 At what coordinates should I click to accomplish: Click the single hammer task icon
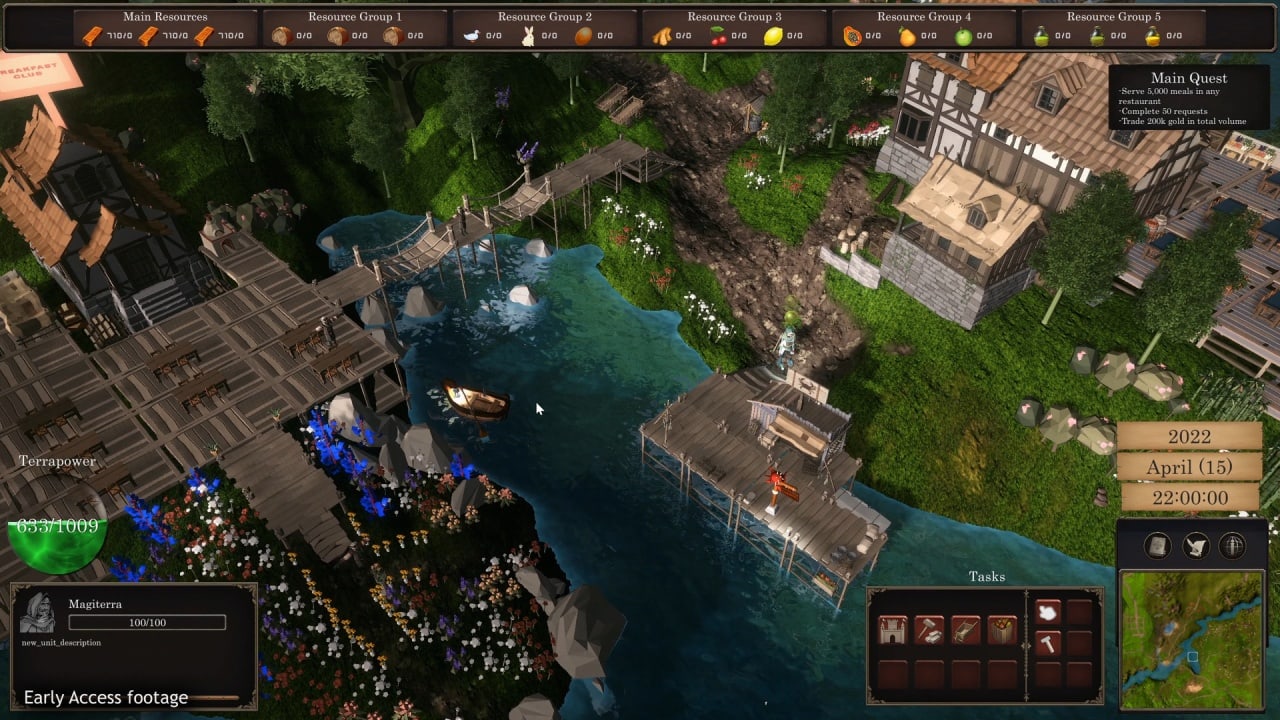1047,643
